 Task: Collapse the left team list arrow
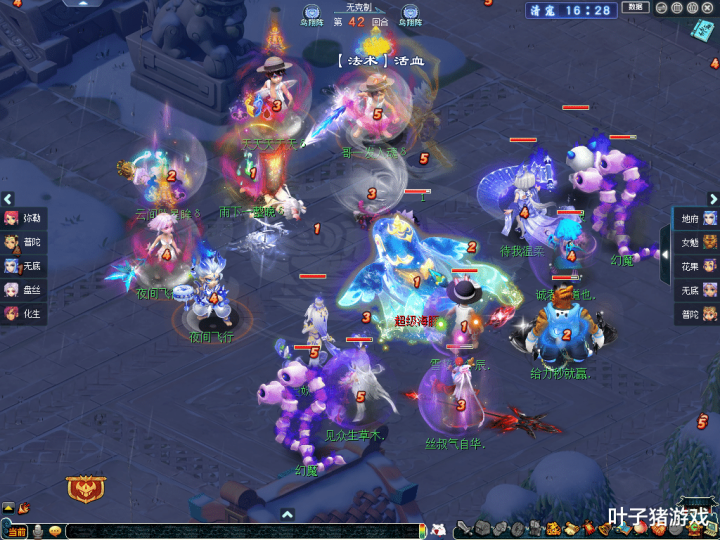(7, 199)
